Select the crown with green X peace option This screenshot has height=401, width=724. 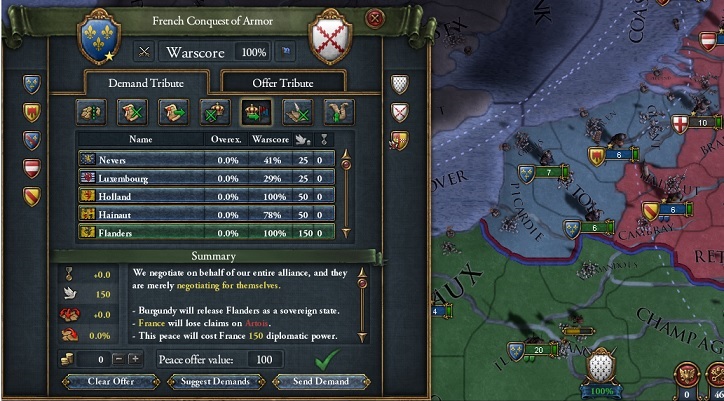pyautogui.click(x=212, y=110)
